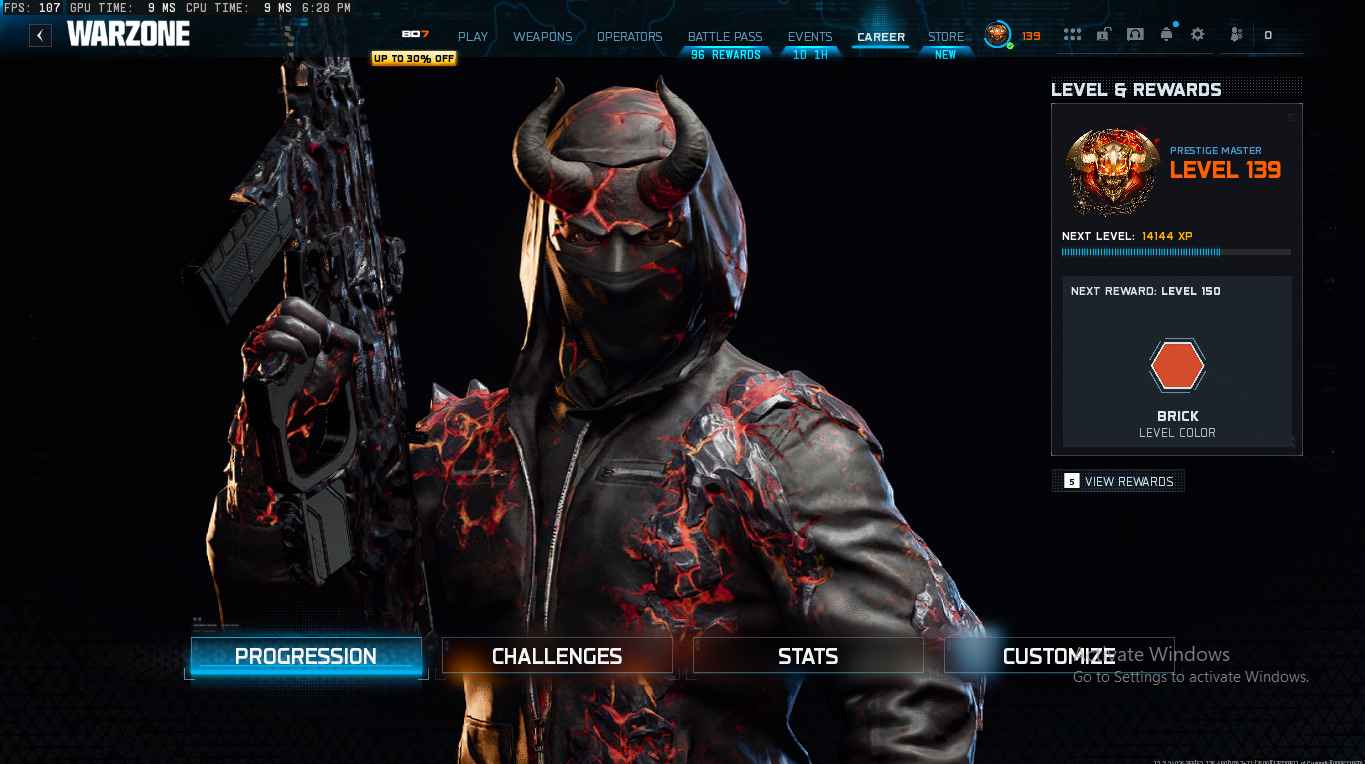
Task: Click the Brick level color hexagon swatch
Action: click(1177, 365)
